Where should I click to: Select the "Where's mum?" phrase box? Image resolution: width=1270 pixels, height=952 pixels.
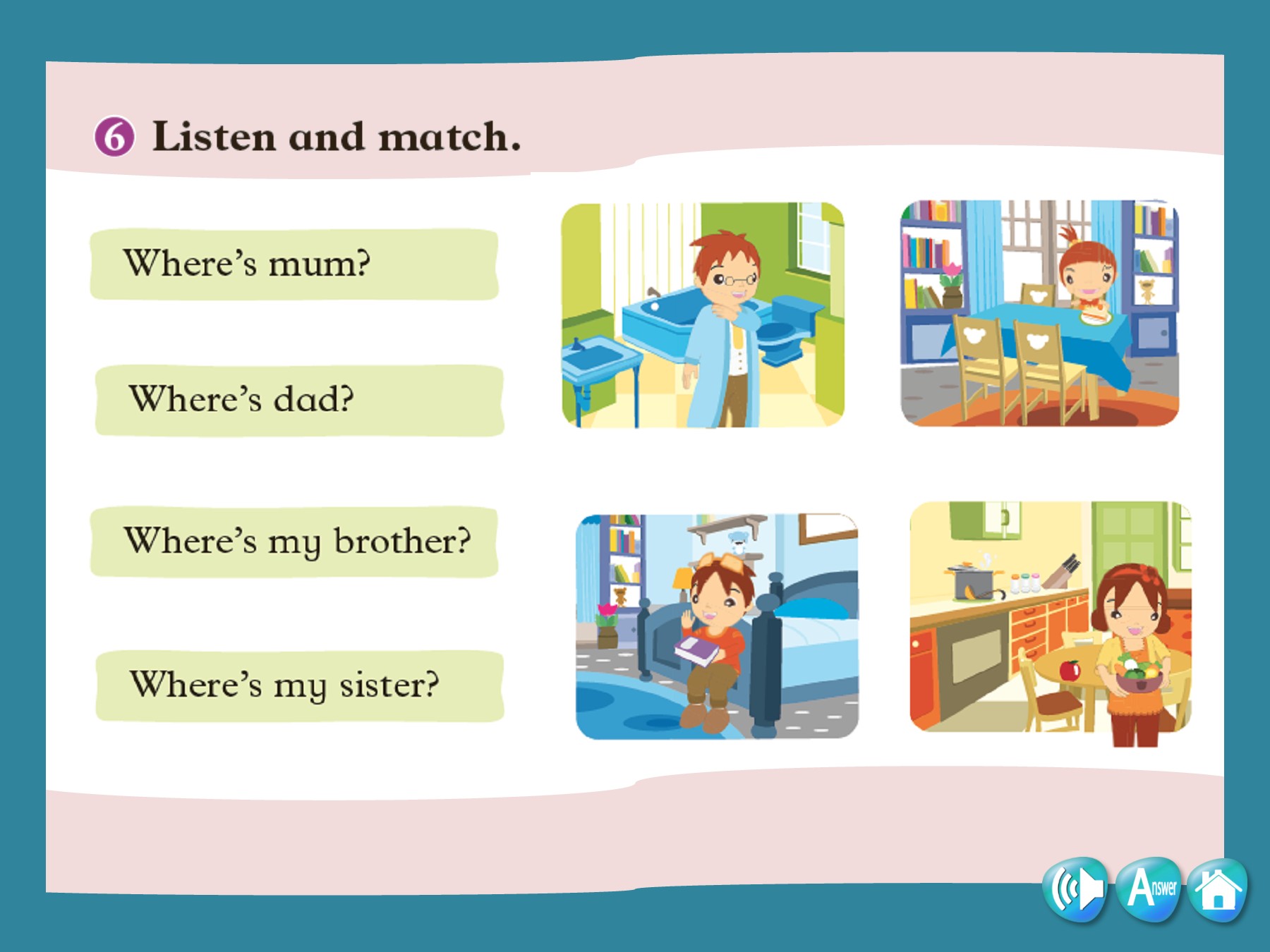pyautogui.click(x=294, y=264)
